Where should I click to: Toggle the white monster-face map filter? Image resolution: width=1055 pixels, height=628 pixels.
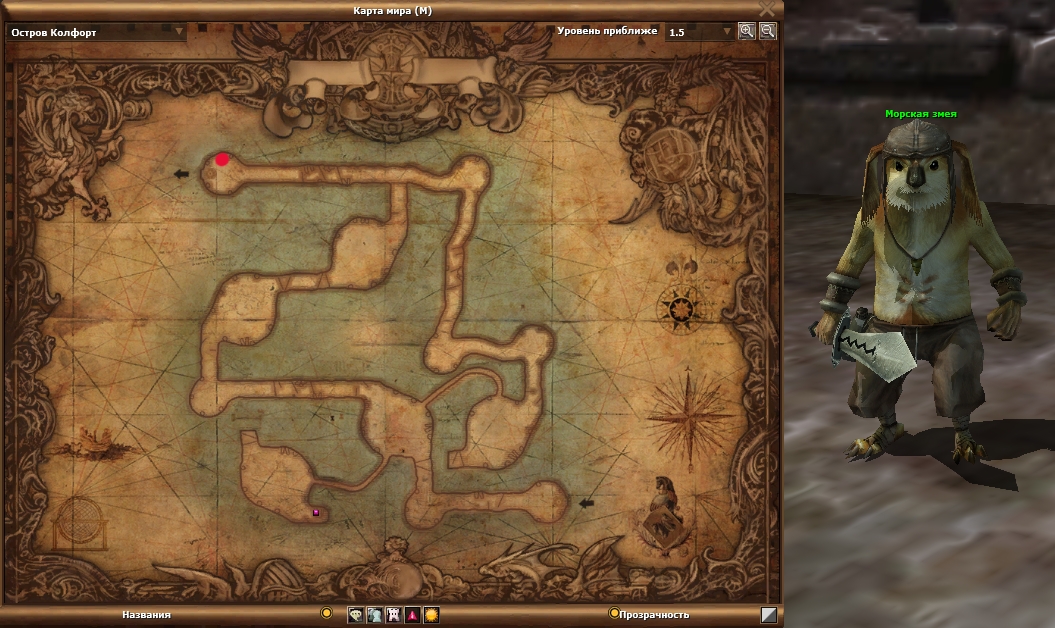tap(393, 615)
